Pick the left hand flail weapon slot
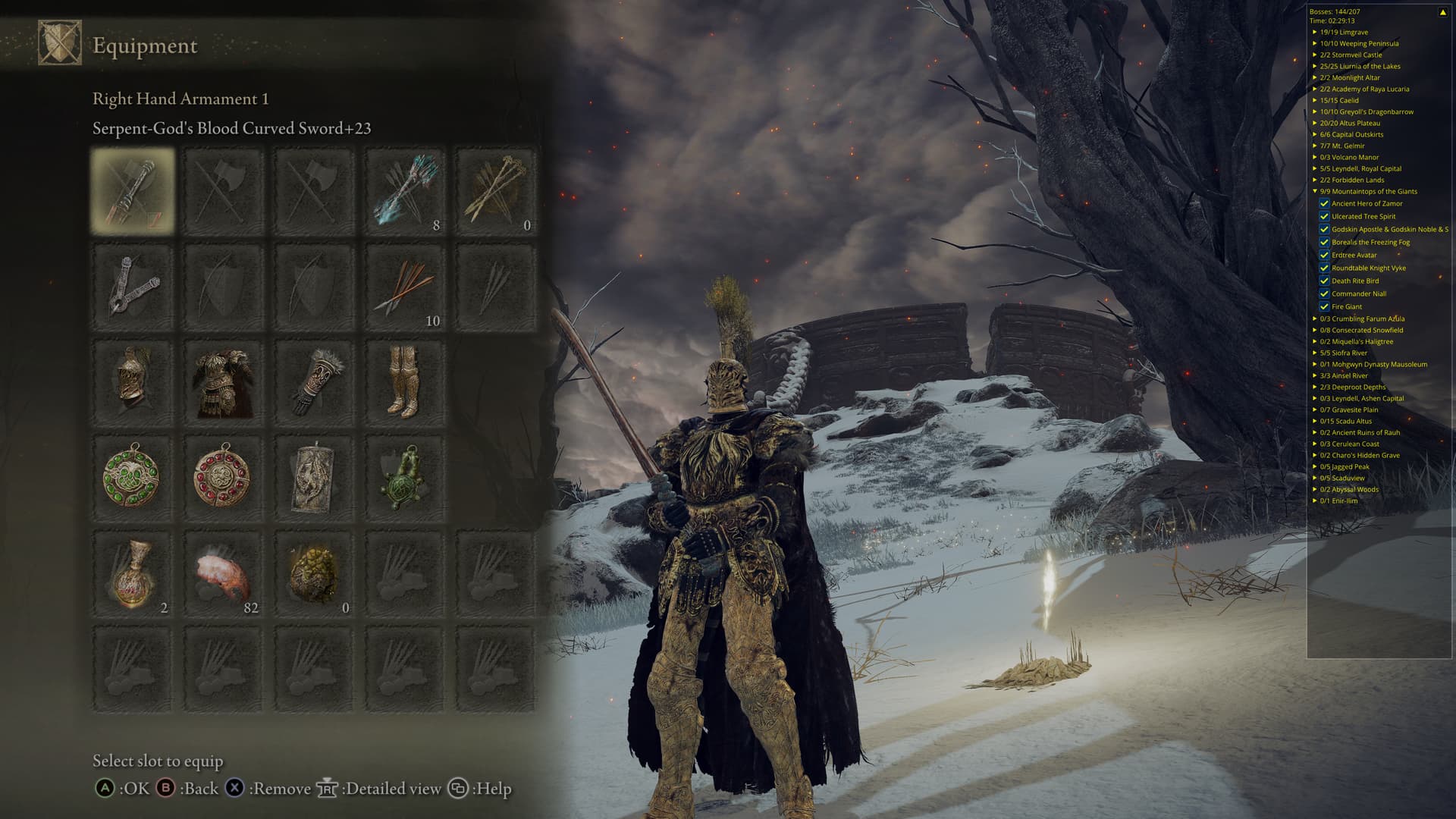1456x819 pixels. pos(133,286)
